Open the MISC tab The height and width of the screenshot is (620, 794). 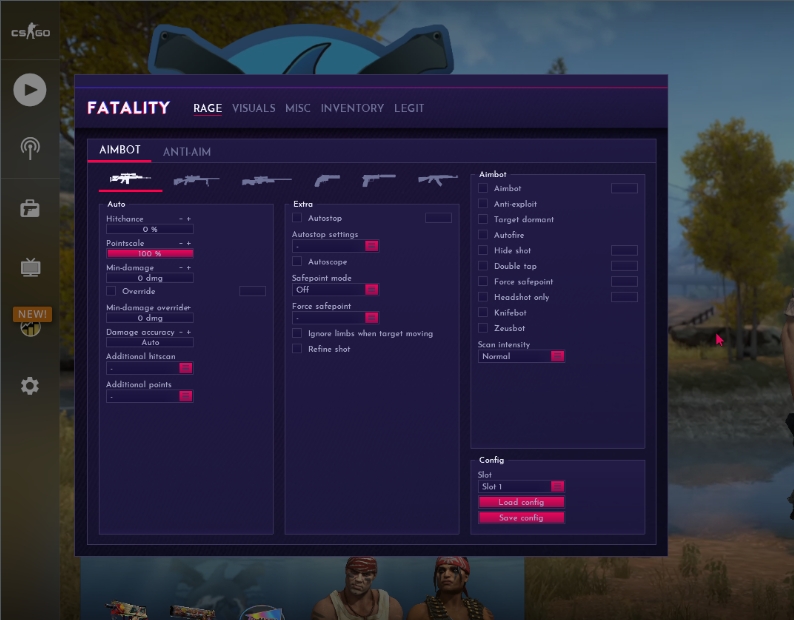point(298,108)
